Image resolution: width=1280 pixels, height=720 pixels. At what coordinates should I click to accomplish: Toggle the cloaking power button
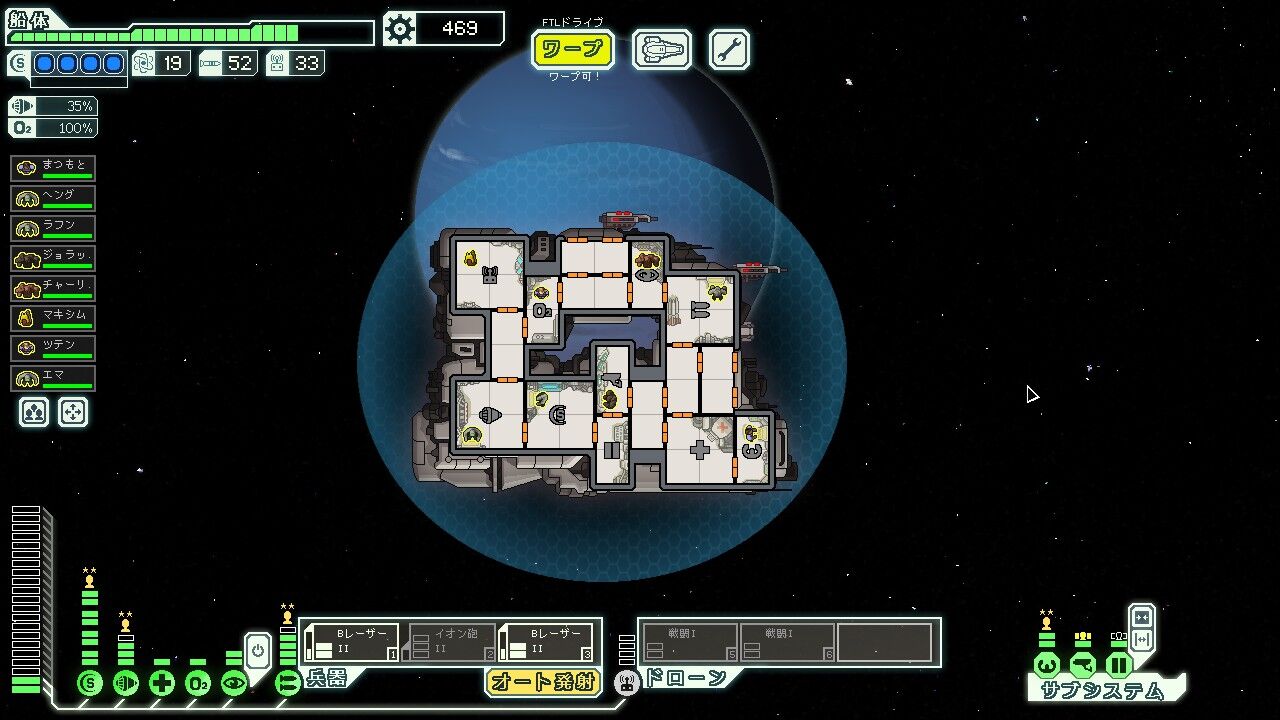point(257,651)
